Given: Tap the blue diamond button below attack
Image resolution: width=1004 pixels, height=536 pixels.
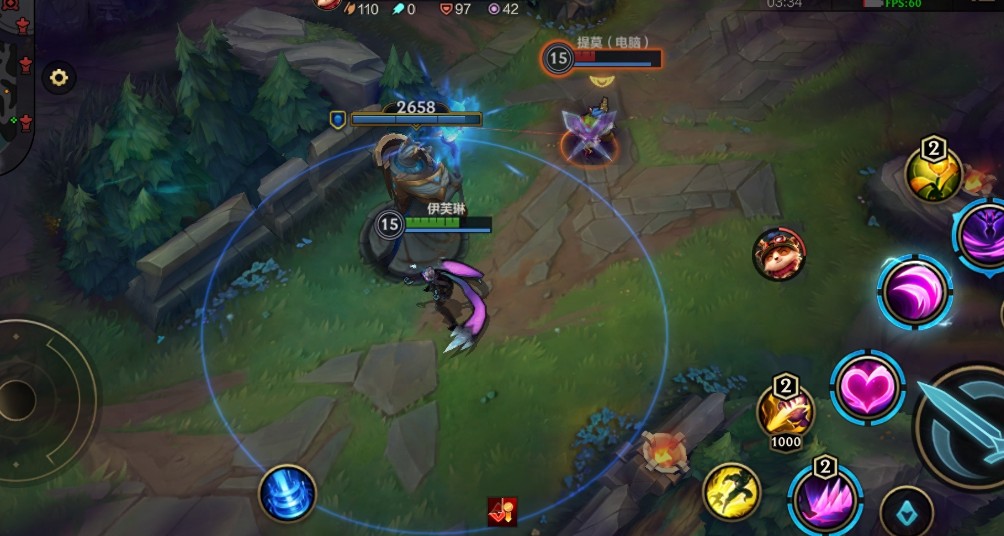Looking at the screenshot, I should (x=906, y=512).
